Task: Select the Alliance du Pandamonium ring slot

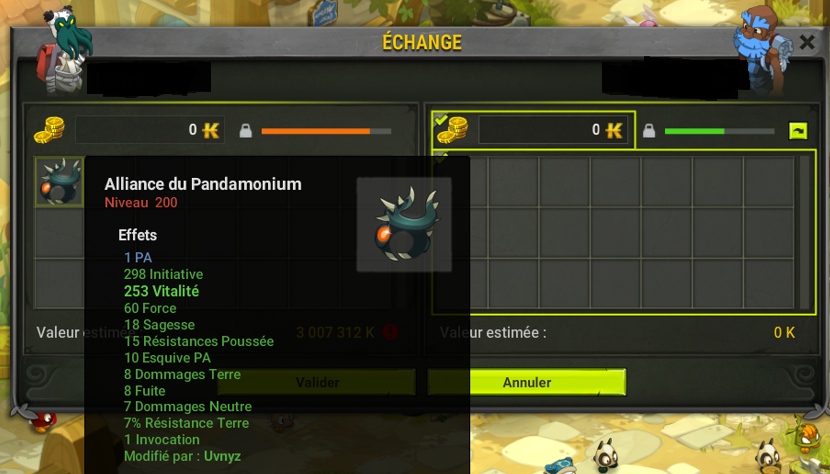Action: tap(59, 181)
